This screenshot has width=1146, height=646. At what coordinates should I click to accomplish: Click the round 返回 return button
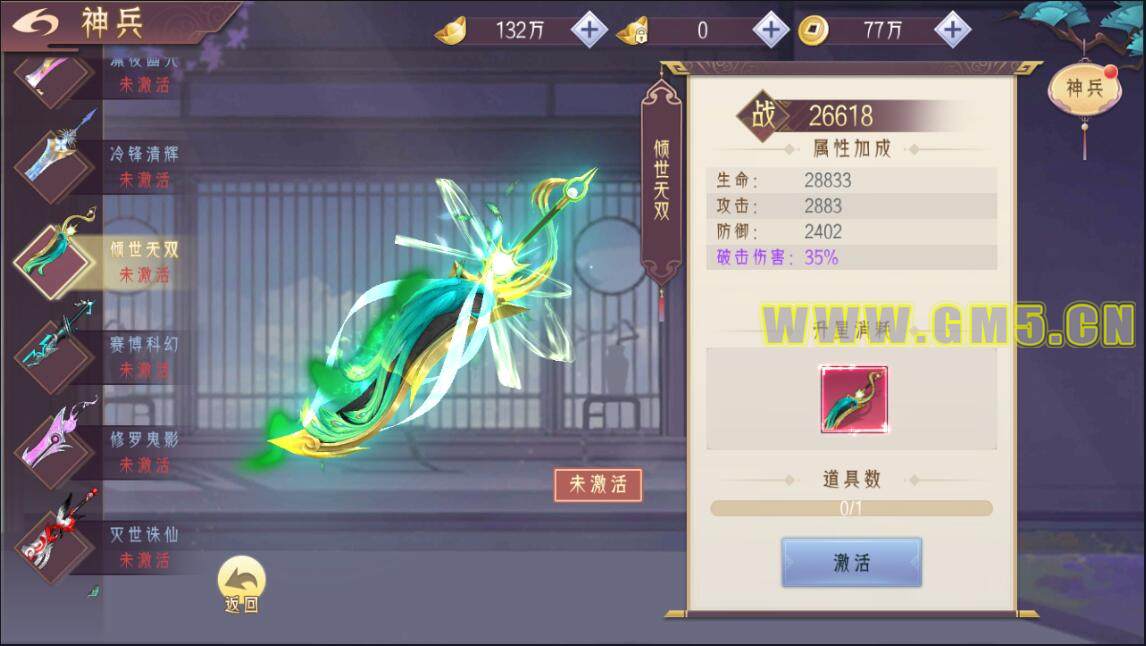tap(241, 584)
